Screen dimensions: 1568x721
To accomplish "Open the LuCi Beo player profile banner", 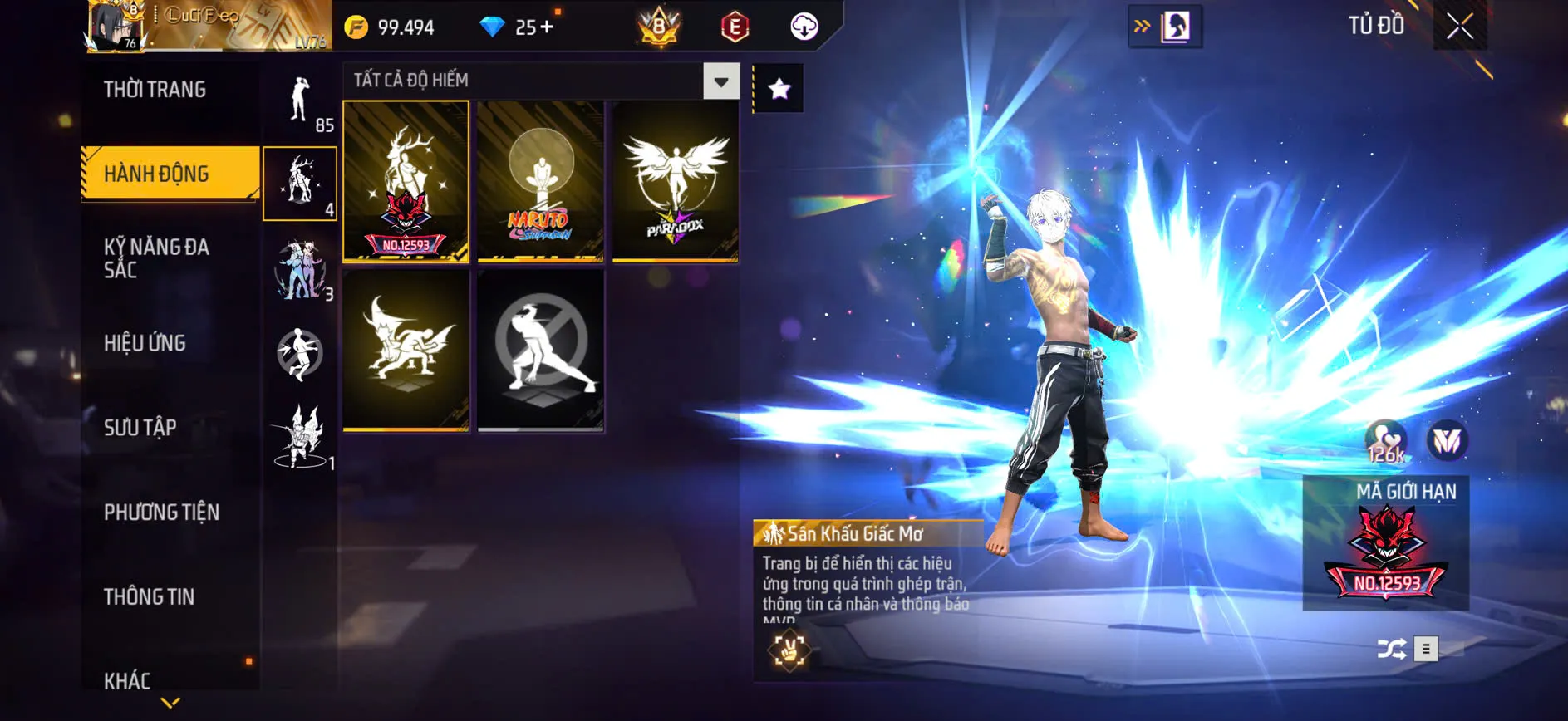I will (x=199, y=26).
